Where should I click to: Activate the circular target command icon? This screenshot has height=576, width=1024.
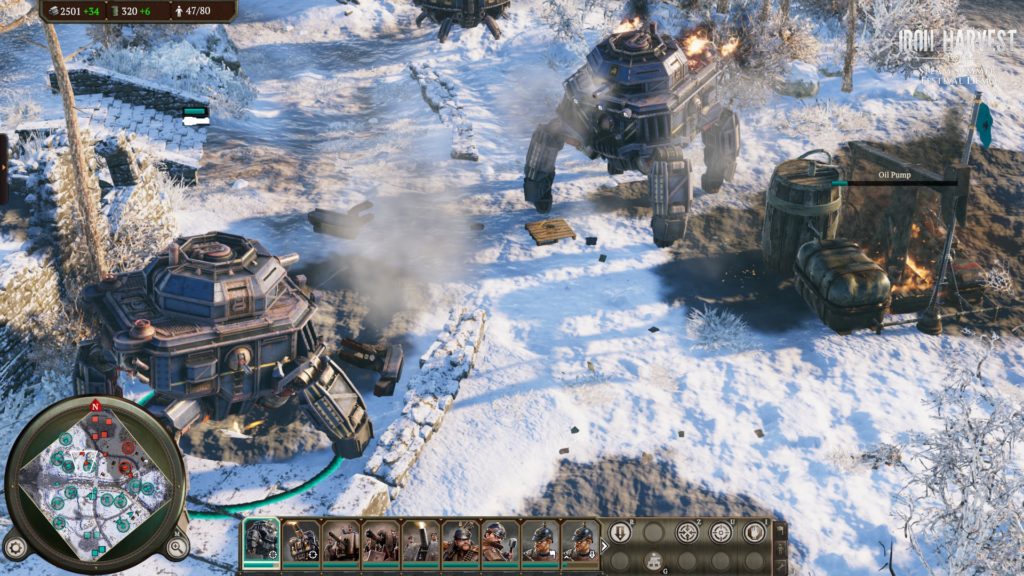coord(720,532)
